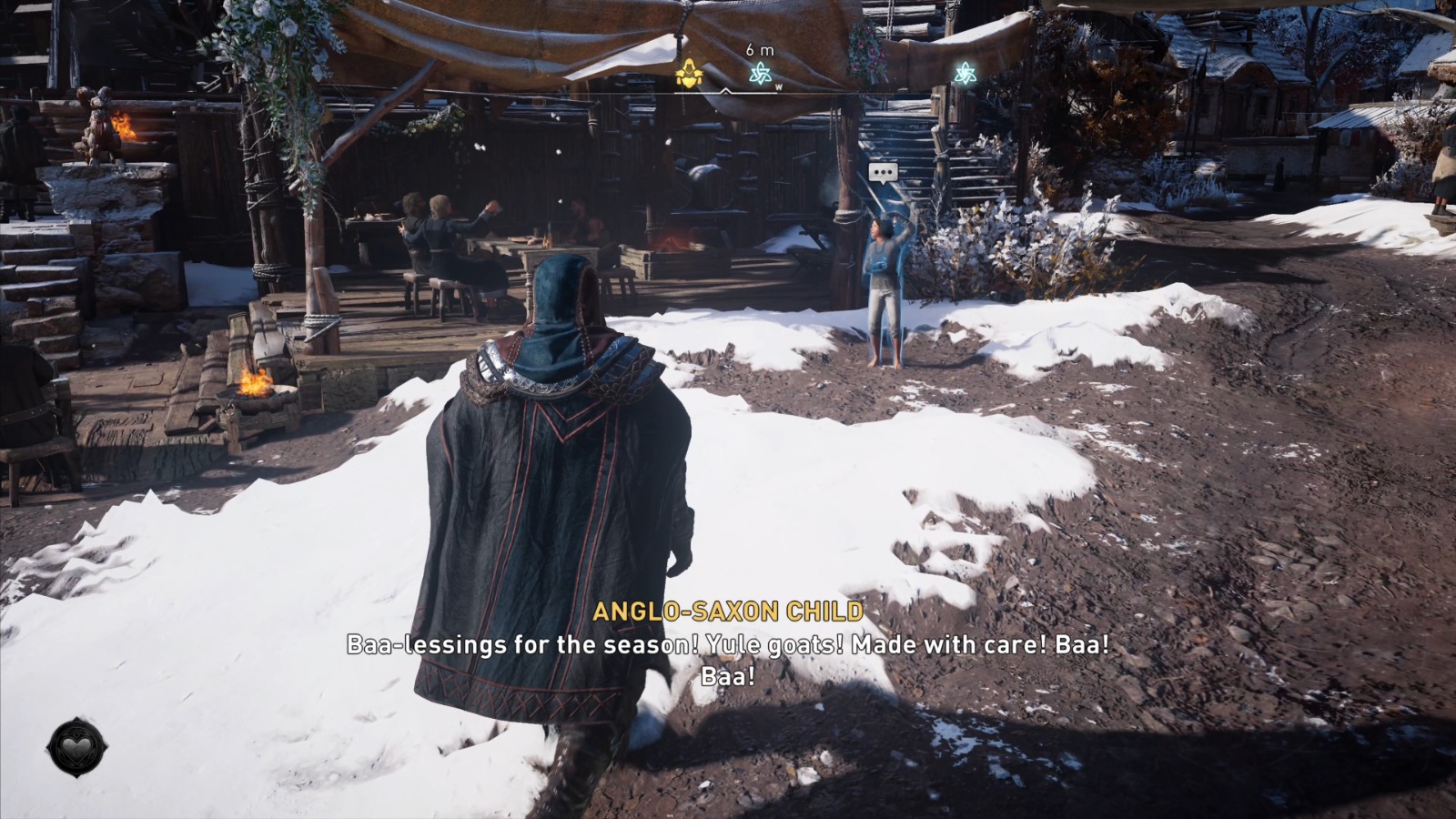Click the Baa-lessings dialogue subtitle text
The image size is (1456, 819).
pos(728,648)
